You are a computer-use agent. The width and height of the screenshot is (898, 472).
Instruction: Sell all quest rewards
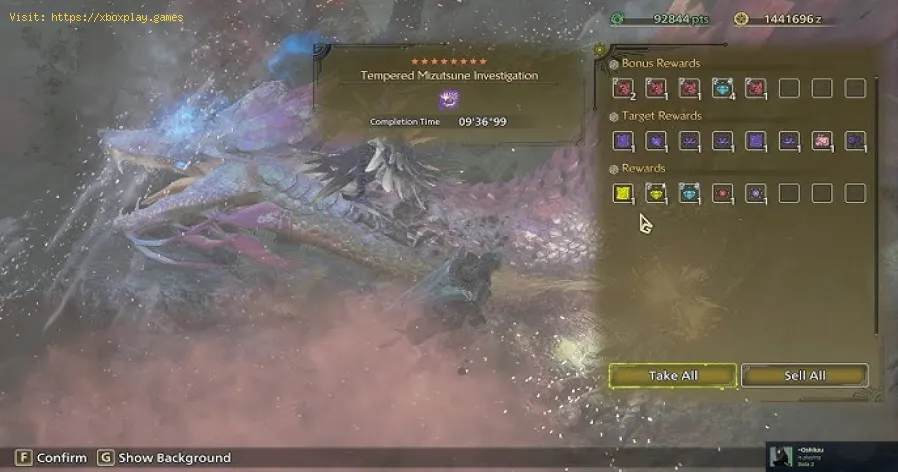[x=804, y=376]
